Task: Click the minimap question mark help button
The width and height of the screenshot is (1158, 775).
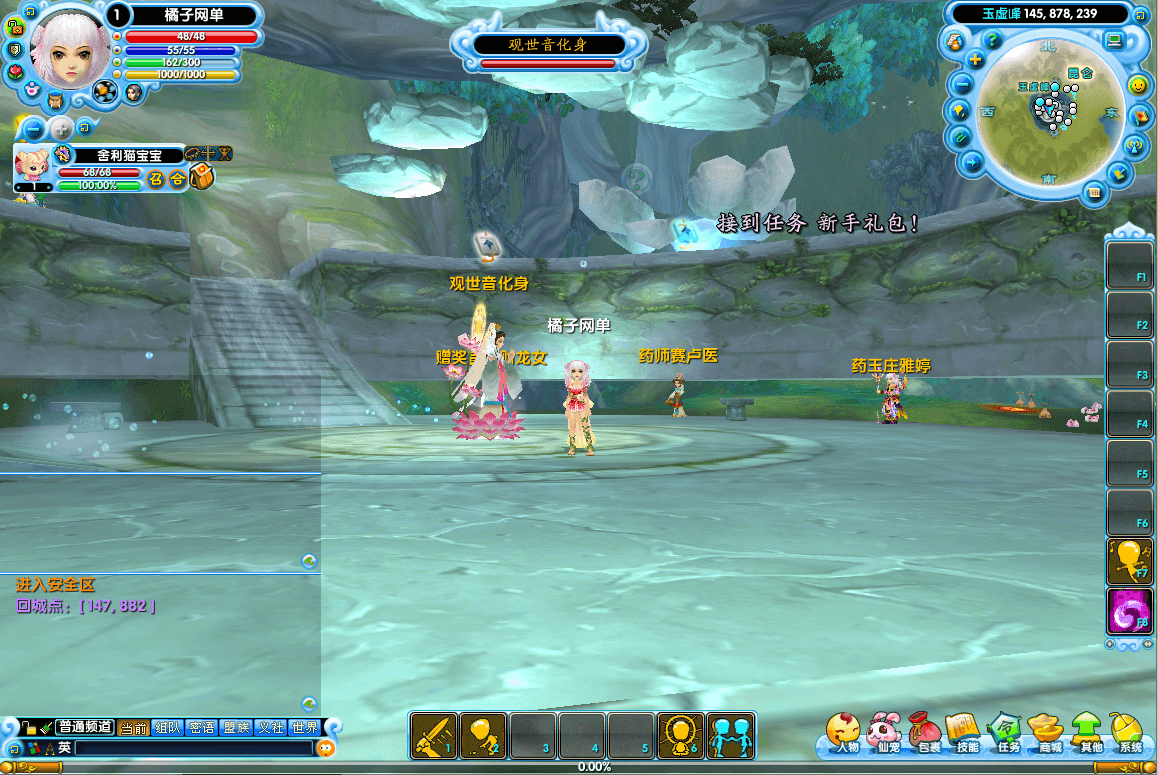Action: pos(992,41)
